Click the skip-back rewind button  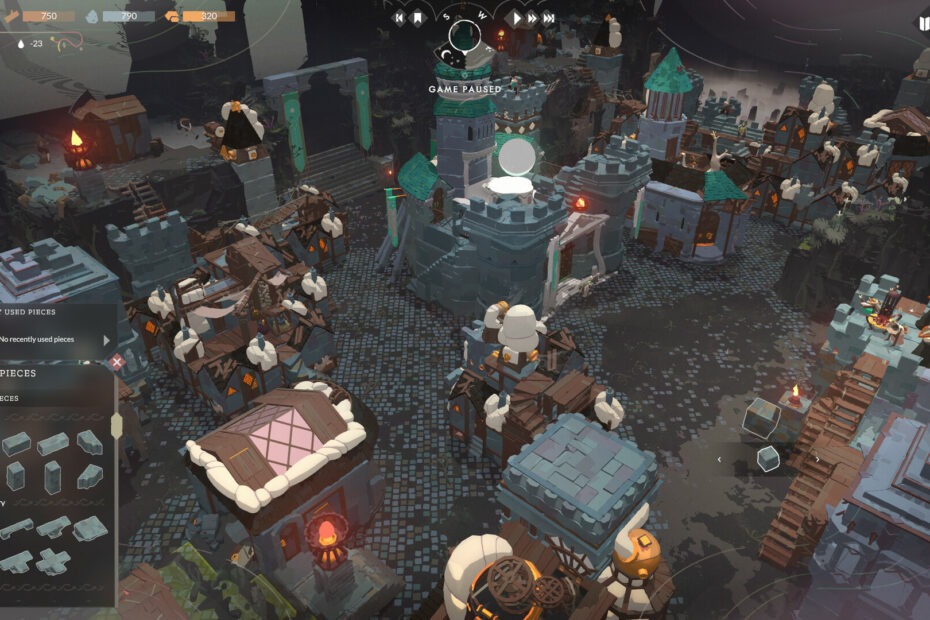point(399,18)
